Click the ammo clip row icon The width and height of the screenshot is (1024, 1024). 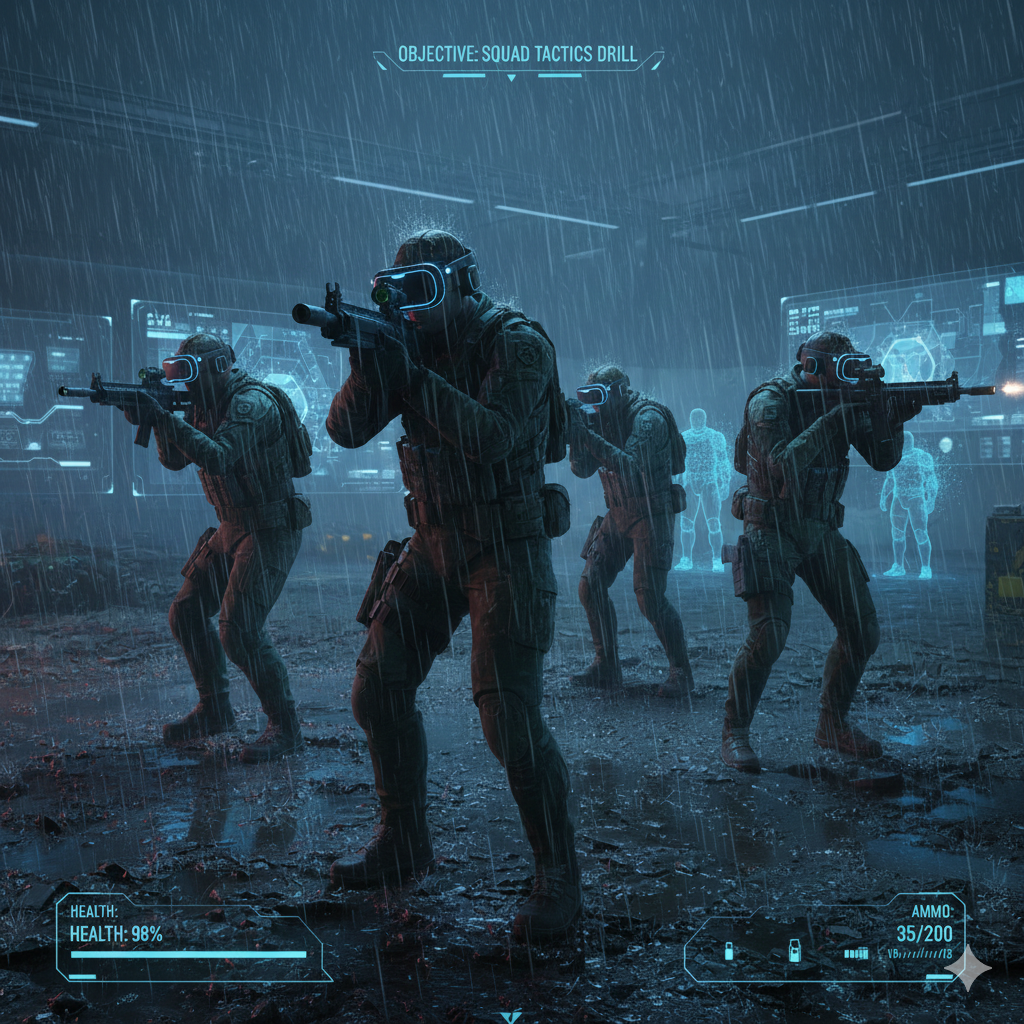(856, 953)
